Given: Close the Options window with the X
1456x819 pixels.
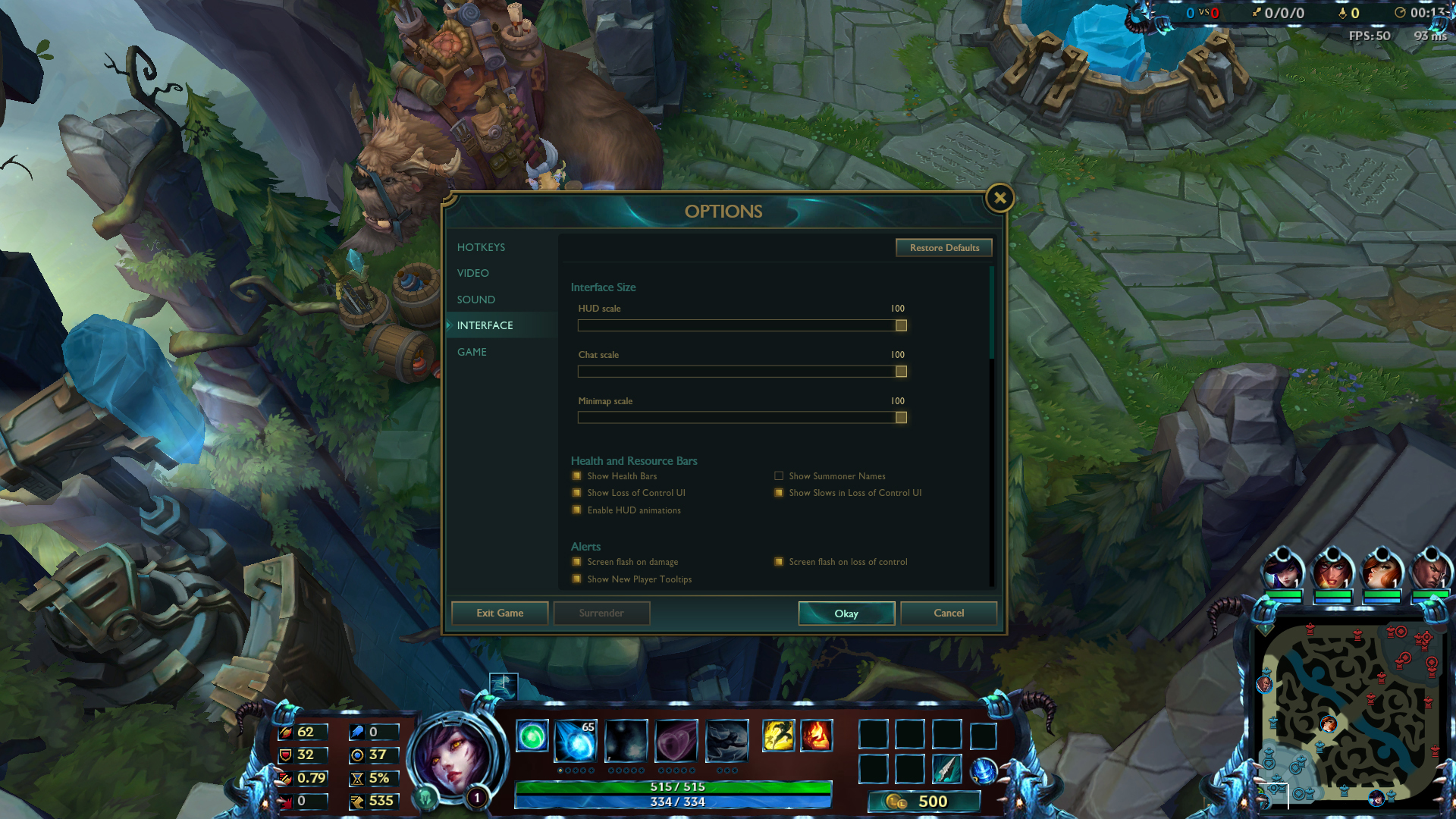Looking at the screenshot, I should click(x=999, y=199).
